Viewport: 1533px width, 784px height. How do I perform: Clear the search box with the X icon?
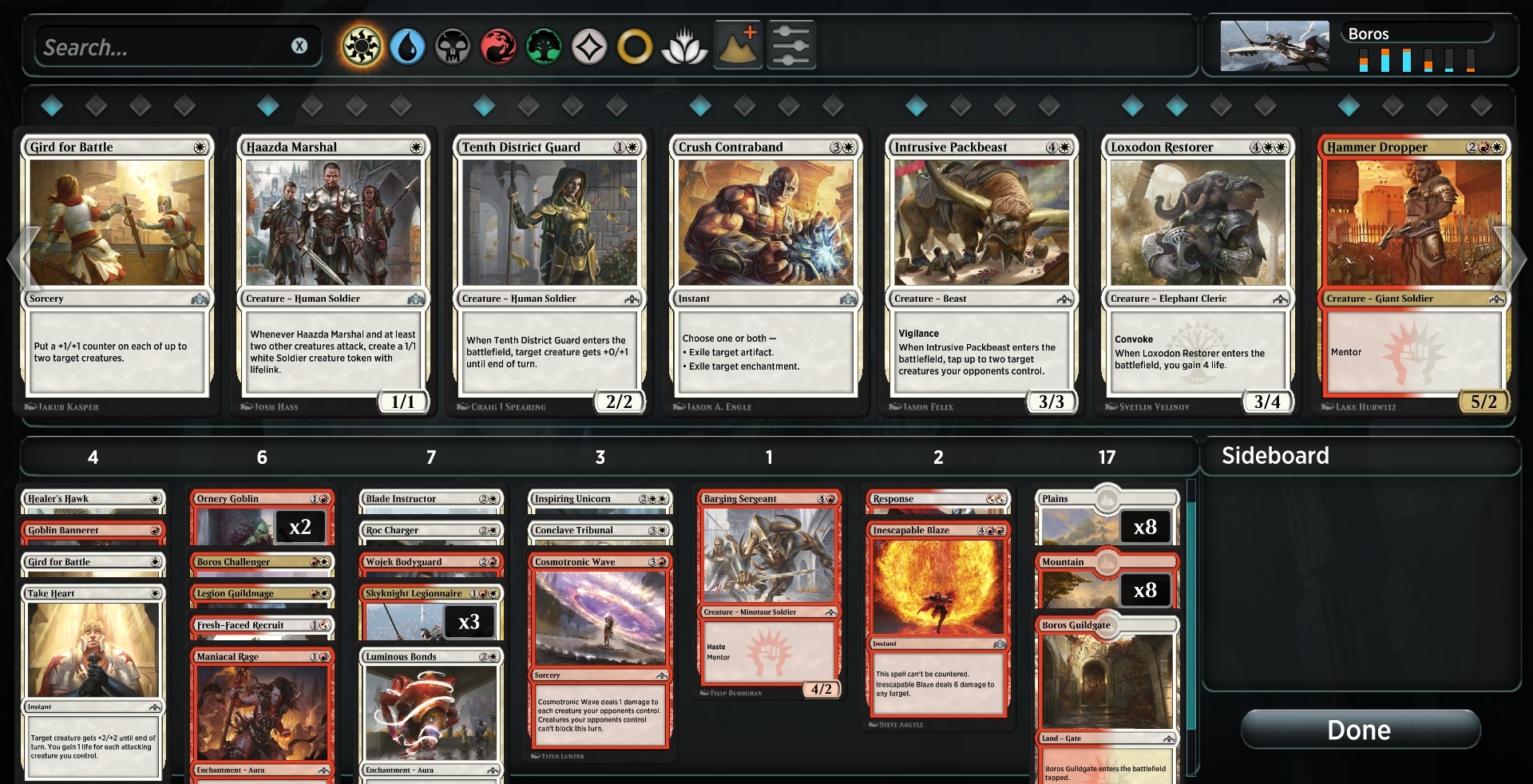tap(300, 46)
